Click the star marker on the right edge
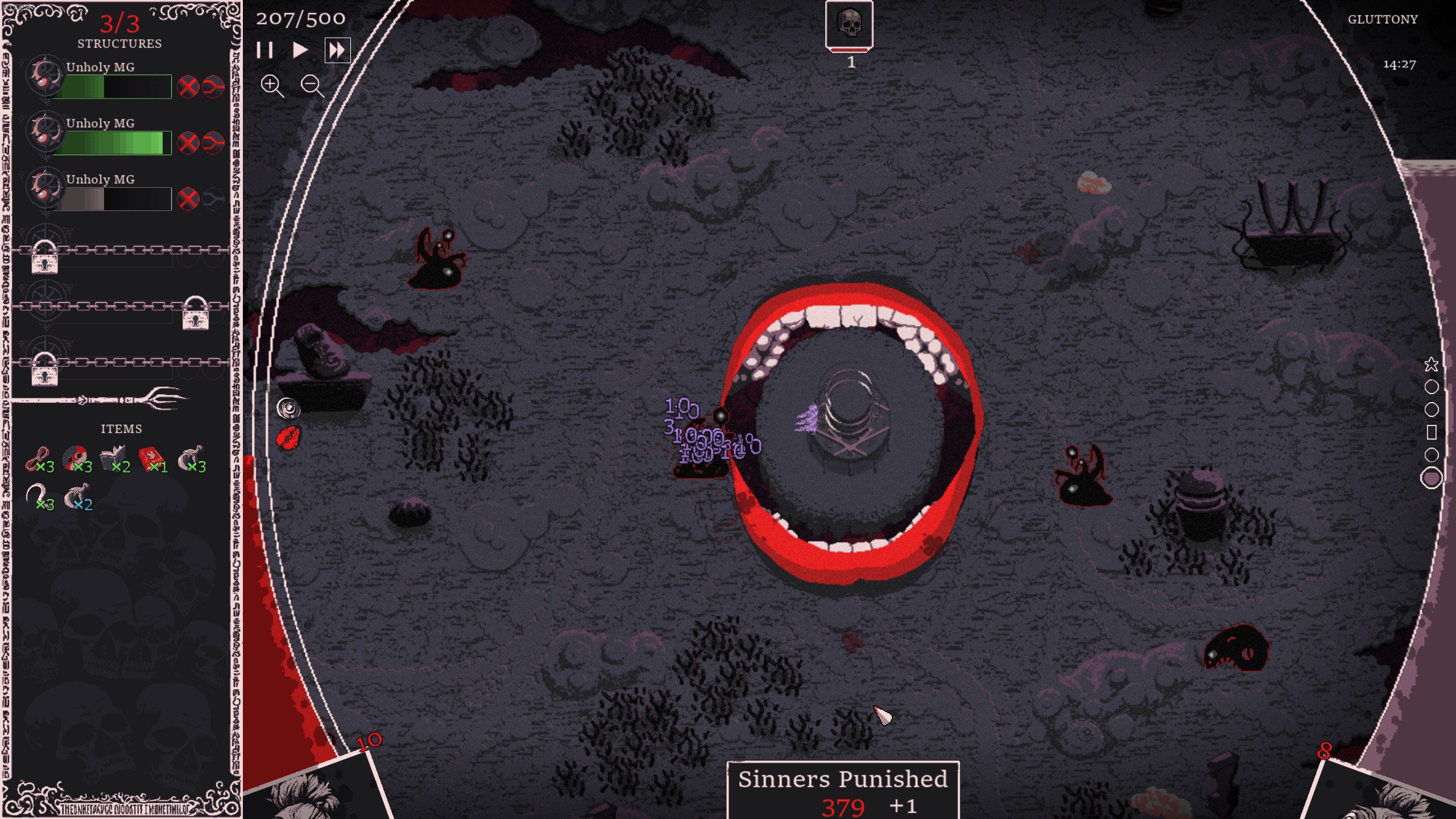The height and width of the screenshot is (819, 1456). pyautogui.click(x=1431, y=365)
